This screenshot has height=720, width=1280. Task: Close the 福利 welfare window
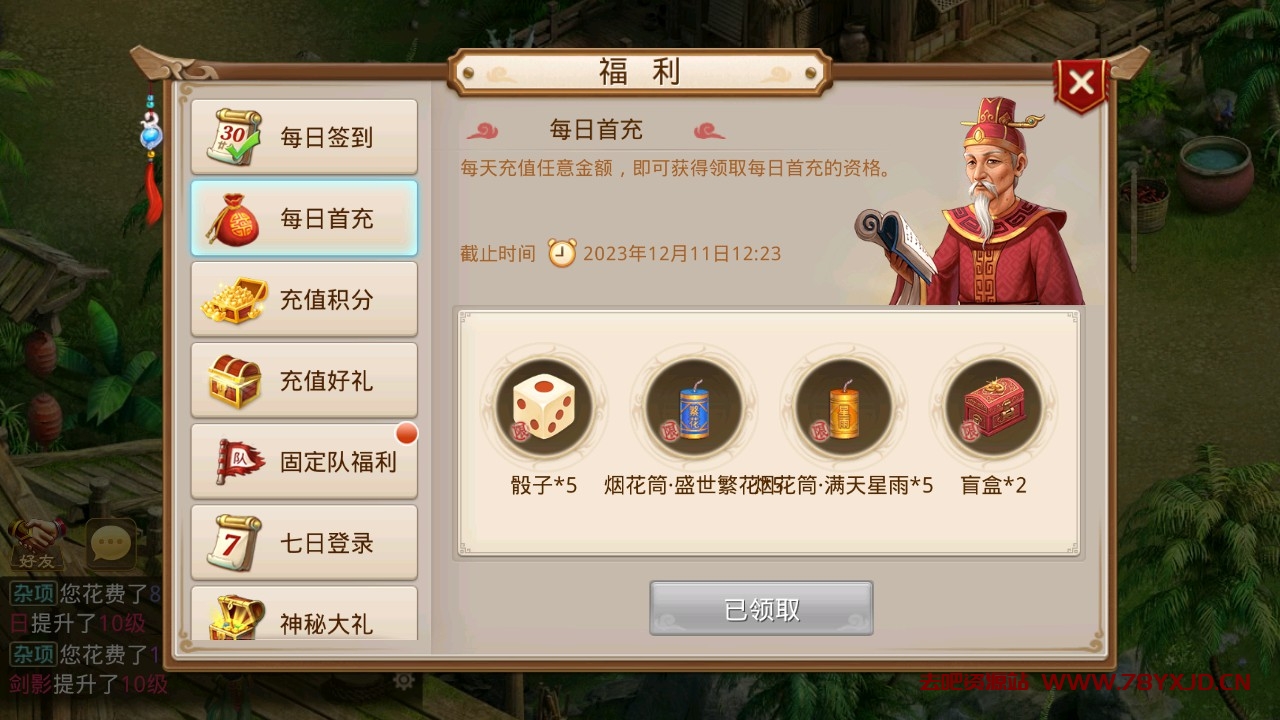[x=1081, y=84]
